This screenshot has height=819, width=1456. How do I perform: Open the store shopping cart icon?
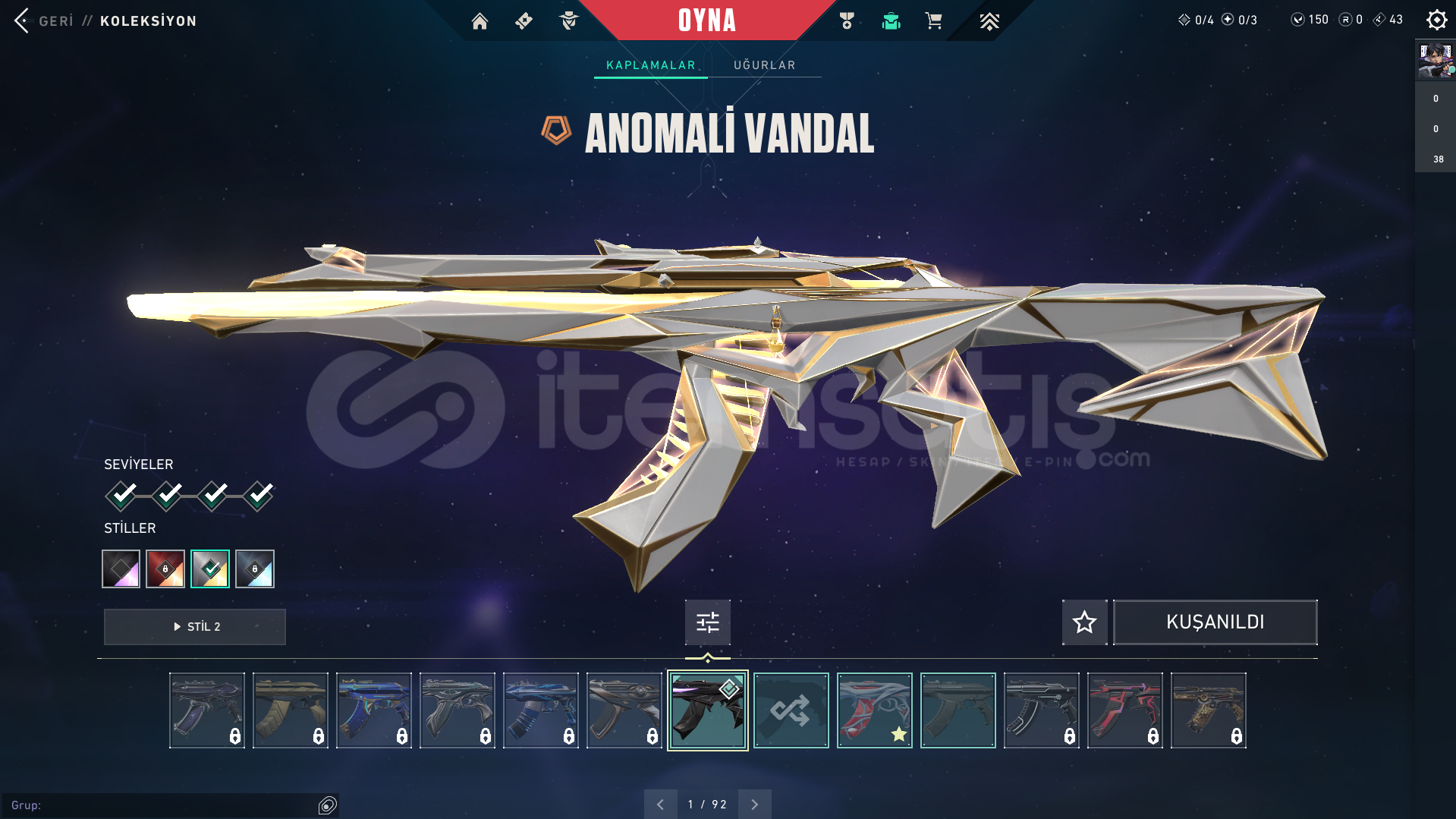[934, 21]
